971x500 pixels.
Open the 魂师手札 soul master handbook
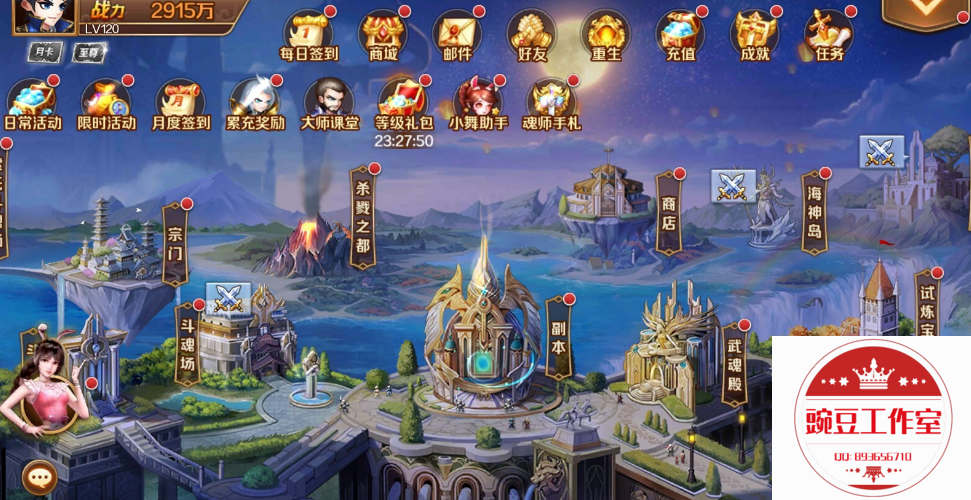pyautogui.click(x=551, y=103)
